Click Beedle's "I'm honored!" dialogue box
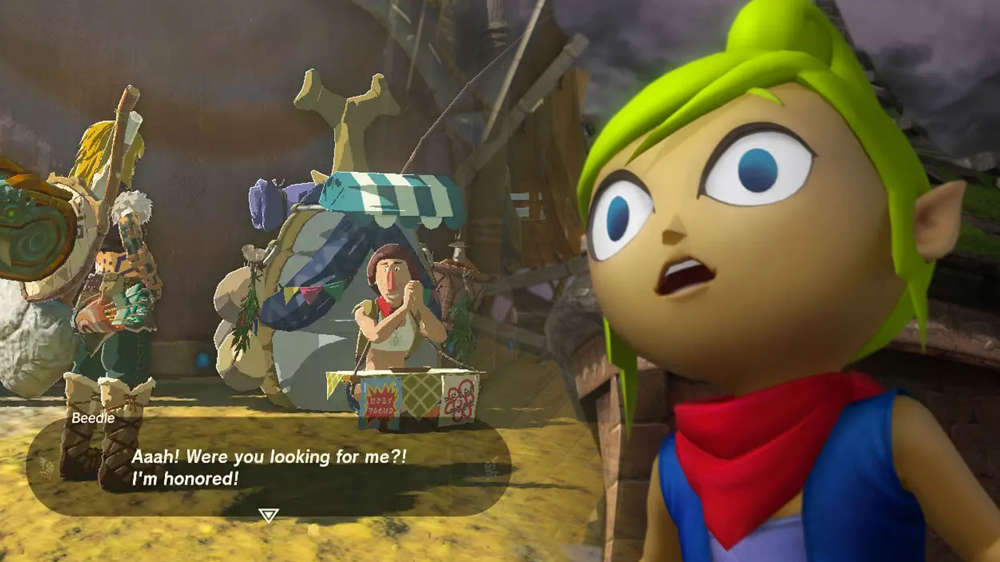 pyautogui.click(x=268, y=467)
